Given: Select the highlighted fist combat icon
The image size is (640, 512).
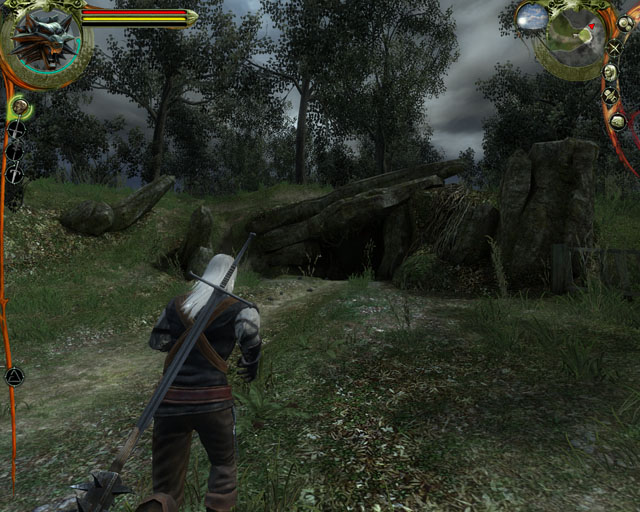Looking at the screenshot, I should (17, 104).
